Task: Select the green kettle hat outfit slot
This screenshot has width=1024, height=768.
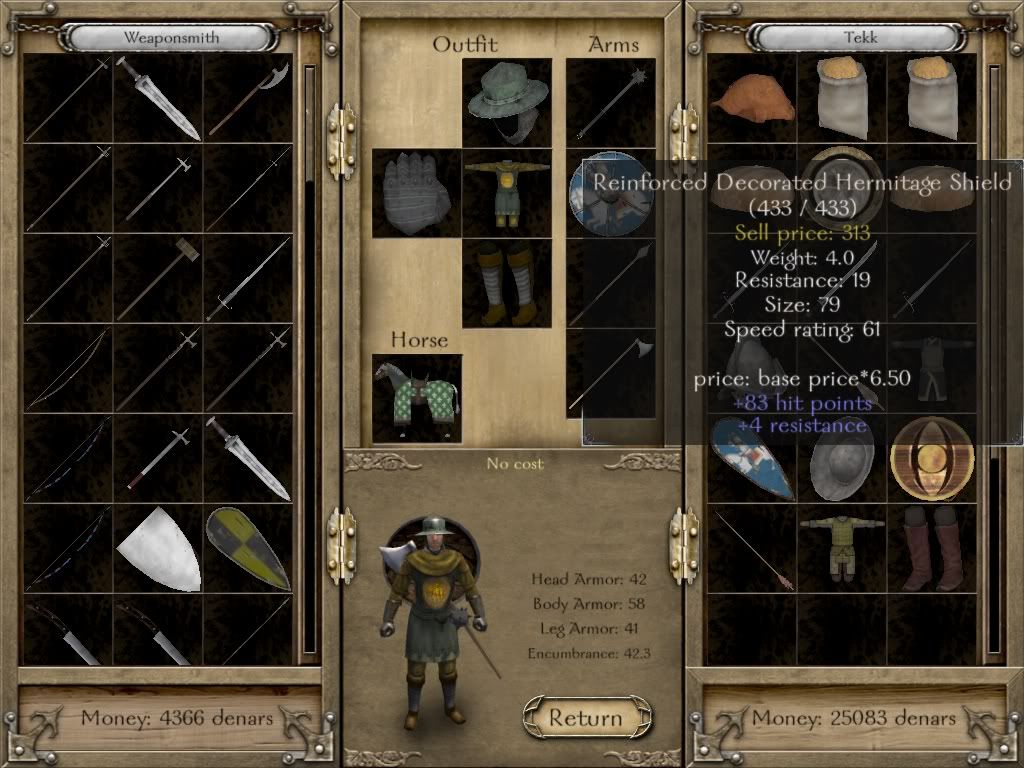Action: tap(507, 102)
